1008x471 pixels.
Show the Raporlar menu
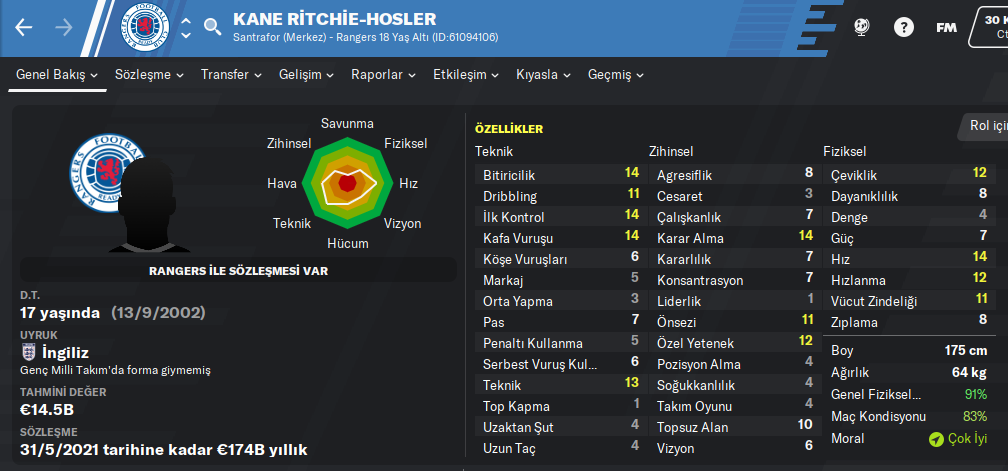click(383, 75)
